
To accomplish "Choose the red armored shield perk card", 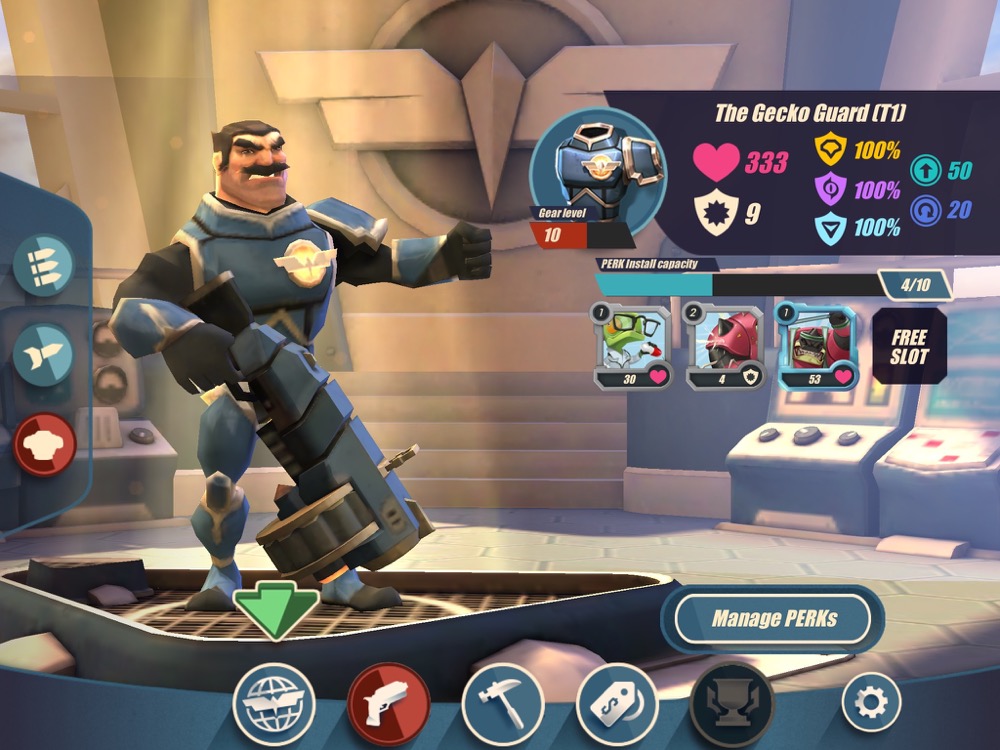I will click(723, 346).
